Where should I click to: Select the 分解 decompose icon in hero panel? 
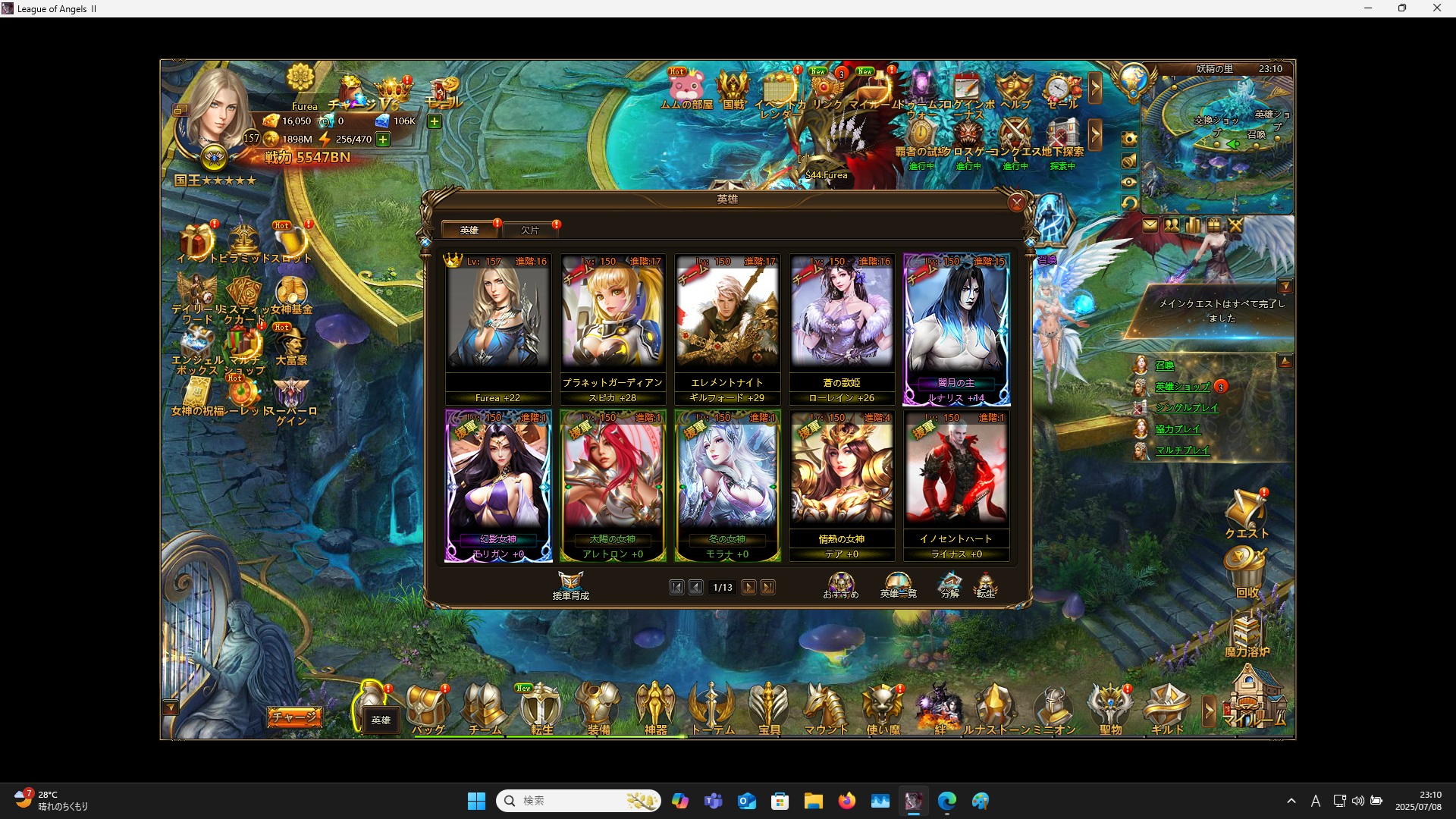(x=949, y=582)
